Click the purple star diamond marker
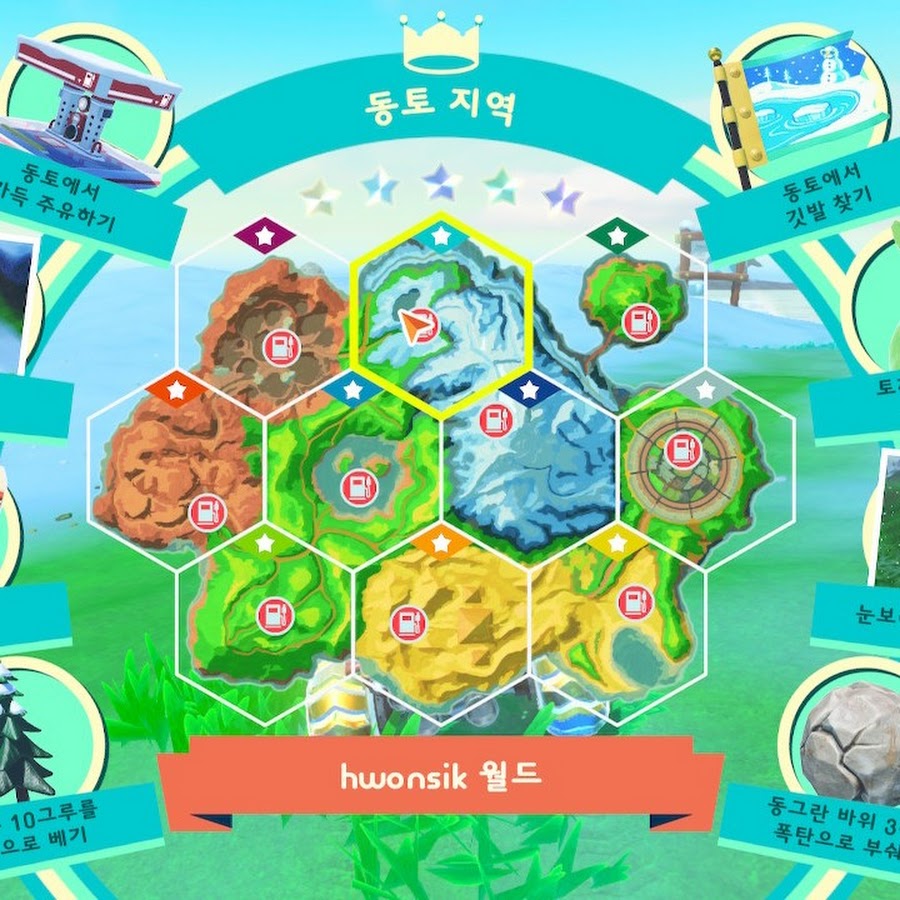The height and width of the screenshot is (900, 900). point(264,237)
